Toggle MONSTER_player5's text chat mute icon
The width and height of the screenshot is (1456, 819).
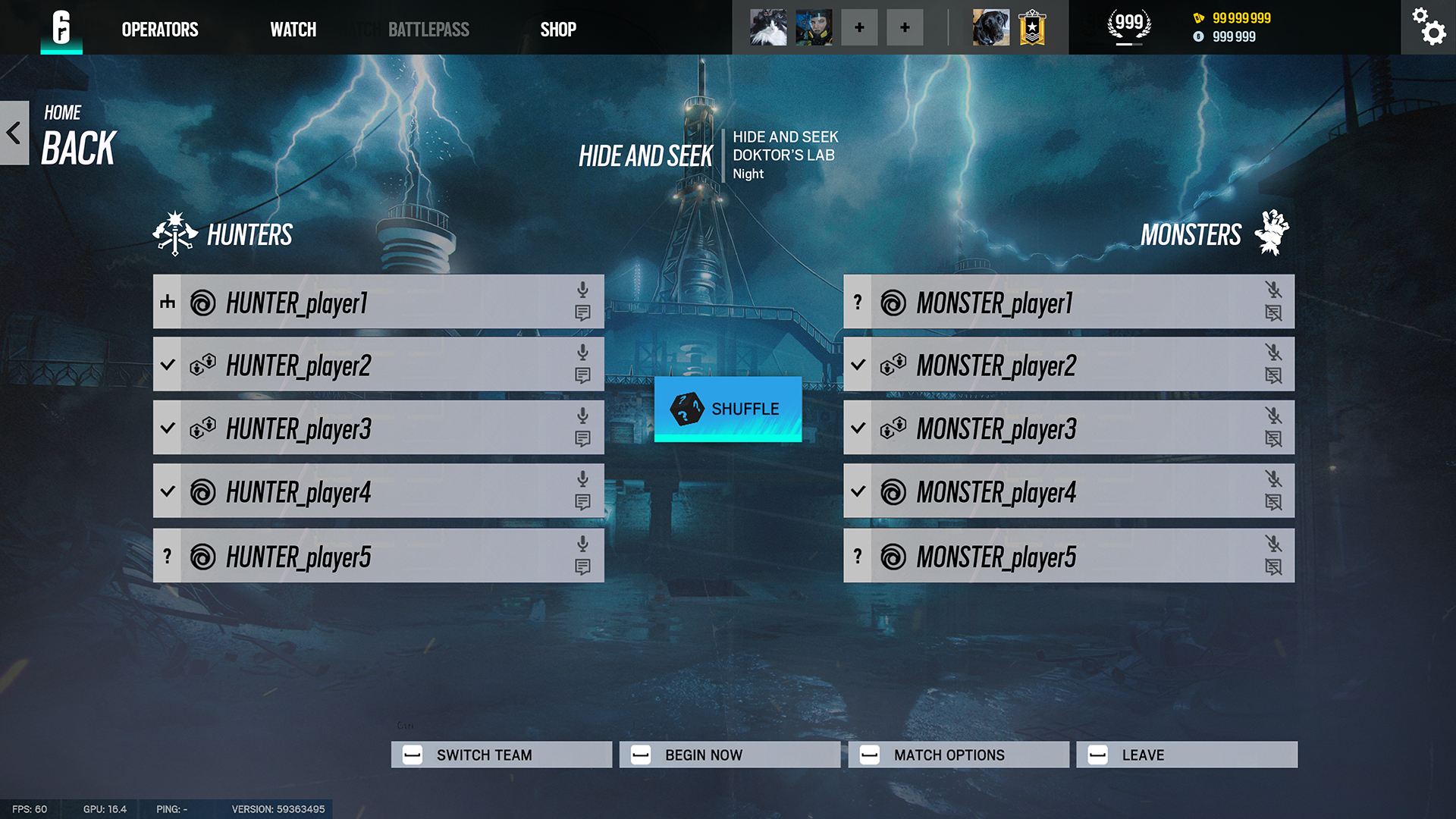[1273, 567]
